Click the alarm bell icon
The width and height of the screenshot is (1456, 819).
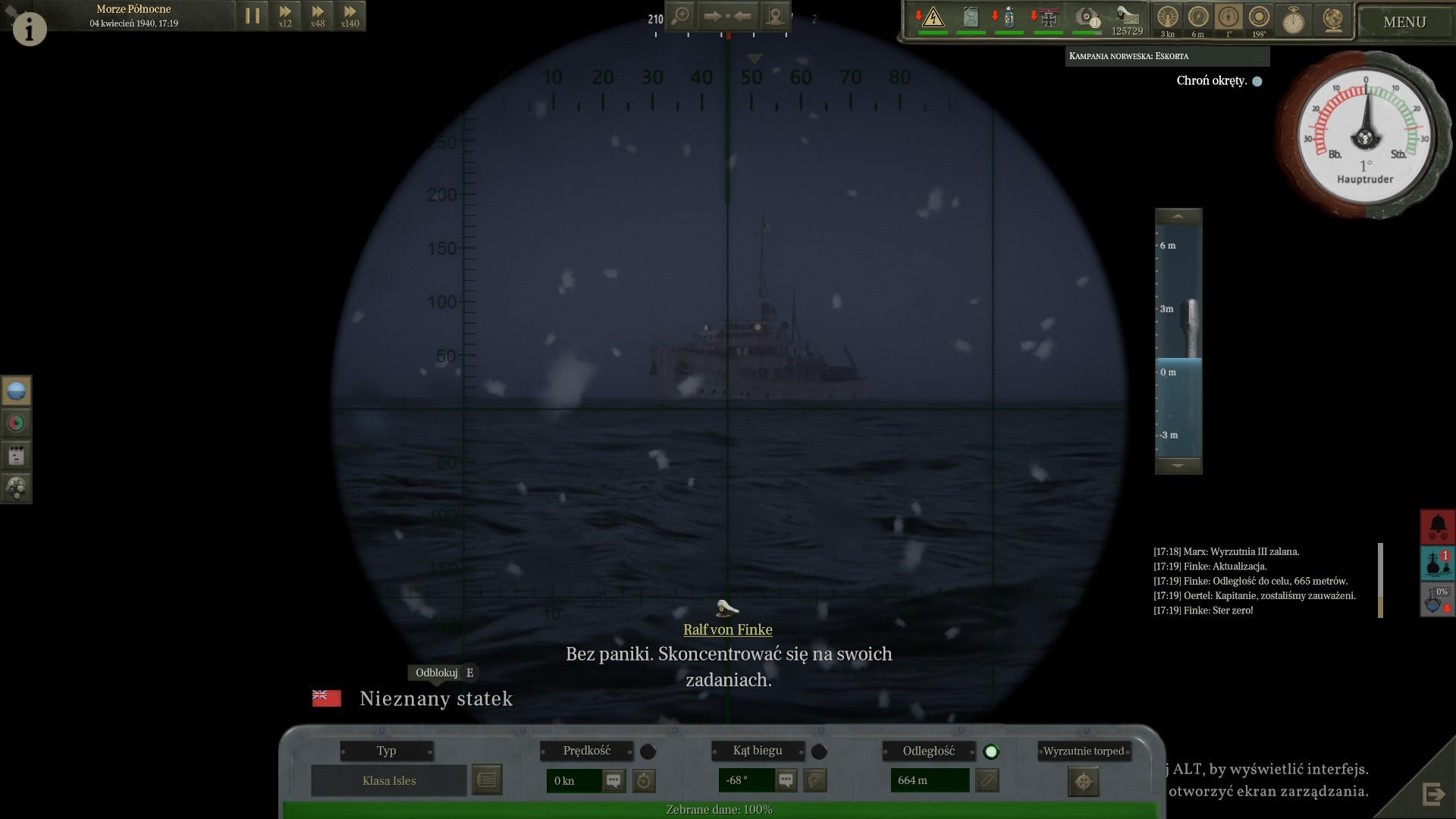pos(1437,526)
